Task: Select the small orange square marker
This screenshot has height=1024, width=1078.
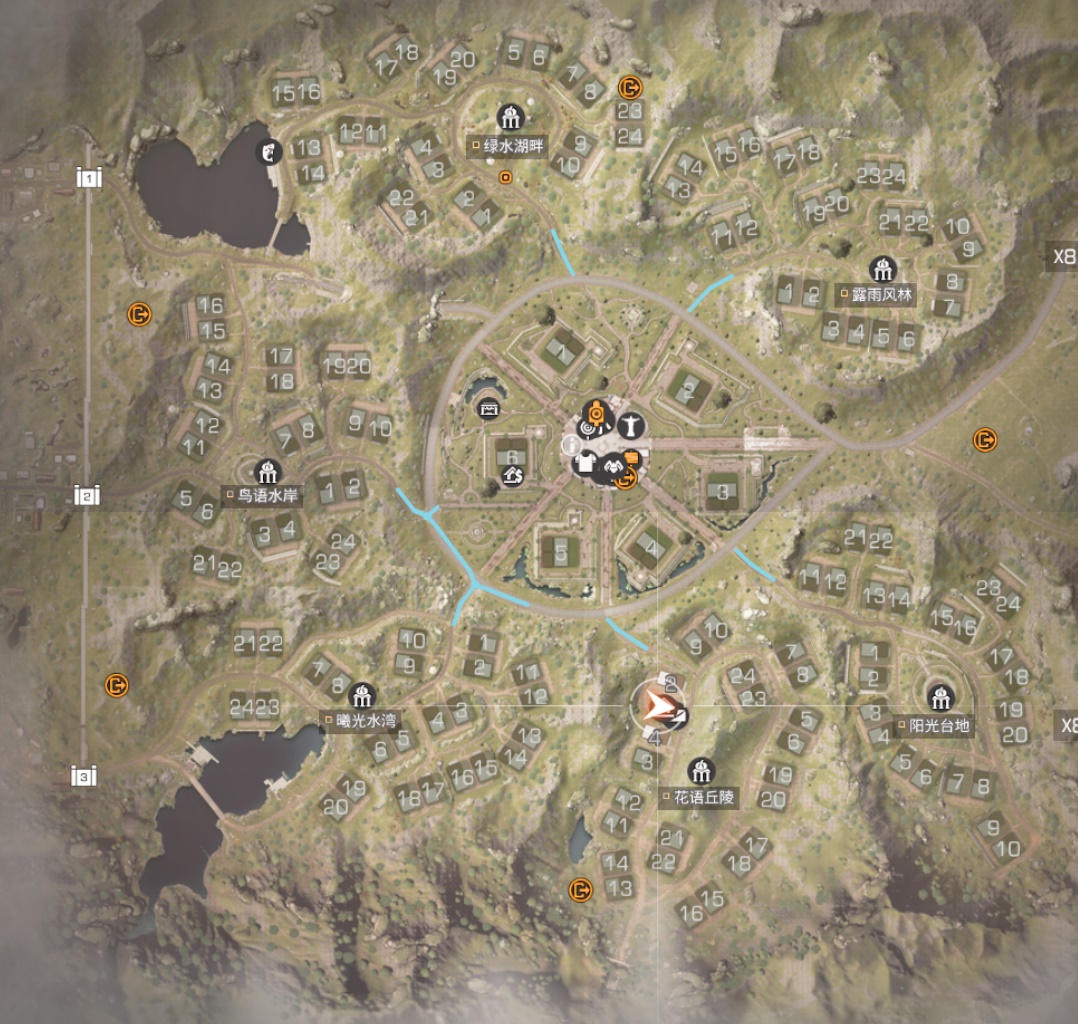Action: click(505, 178)
